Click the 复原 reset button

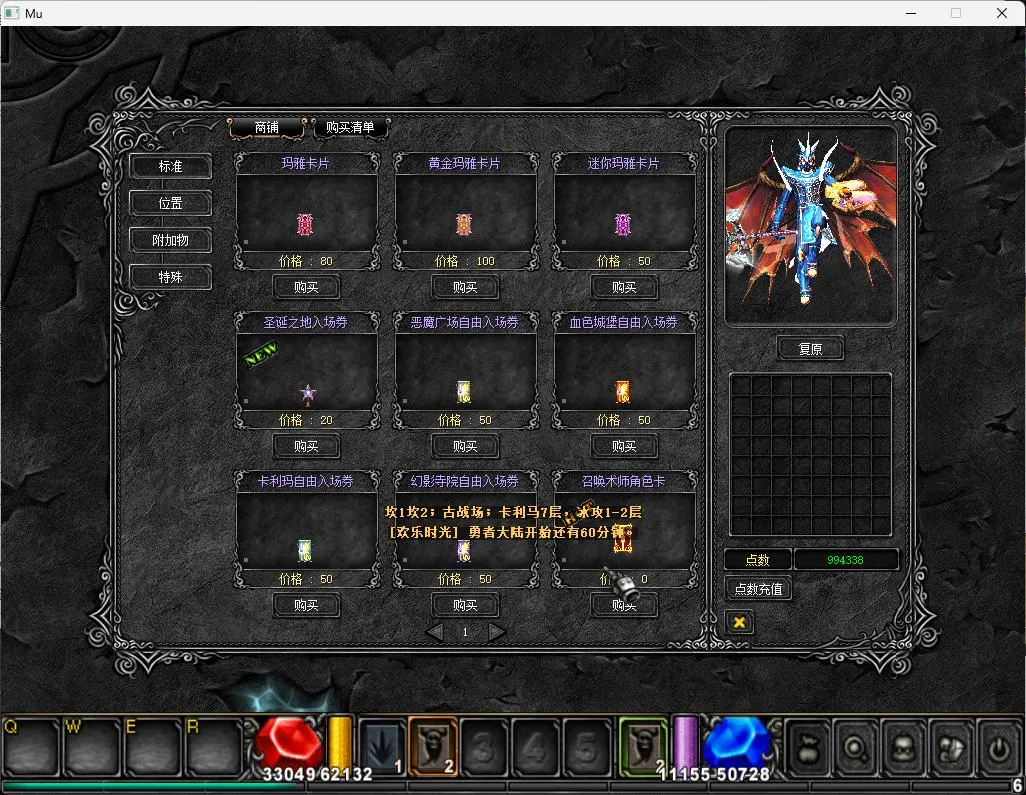tap(810, 349)
